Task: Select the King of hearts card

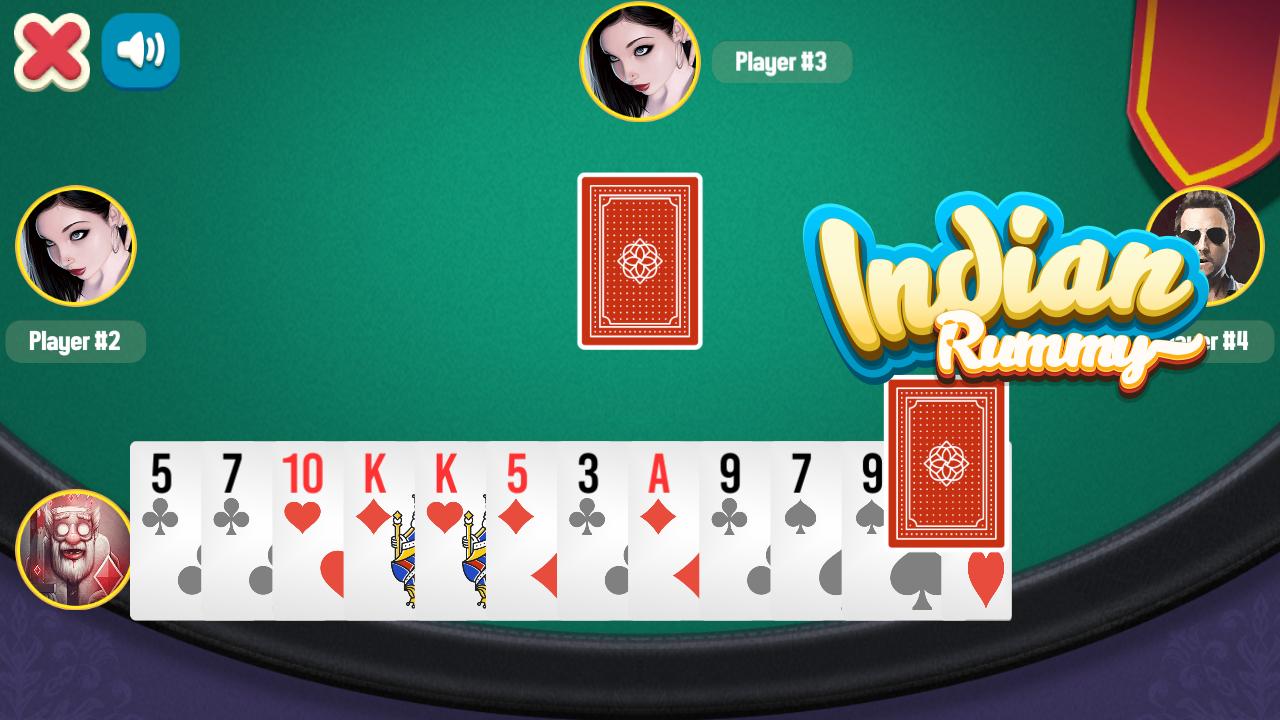Action: [x=447, y=490]
